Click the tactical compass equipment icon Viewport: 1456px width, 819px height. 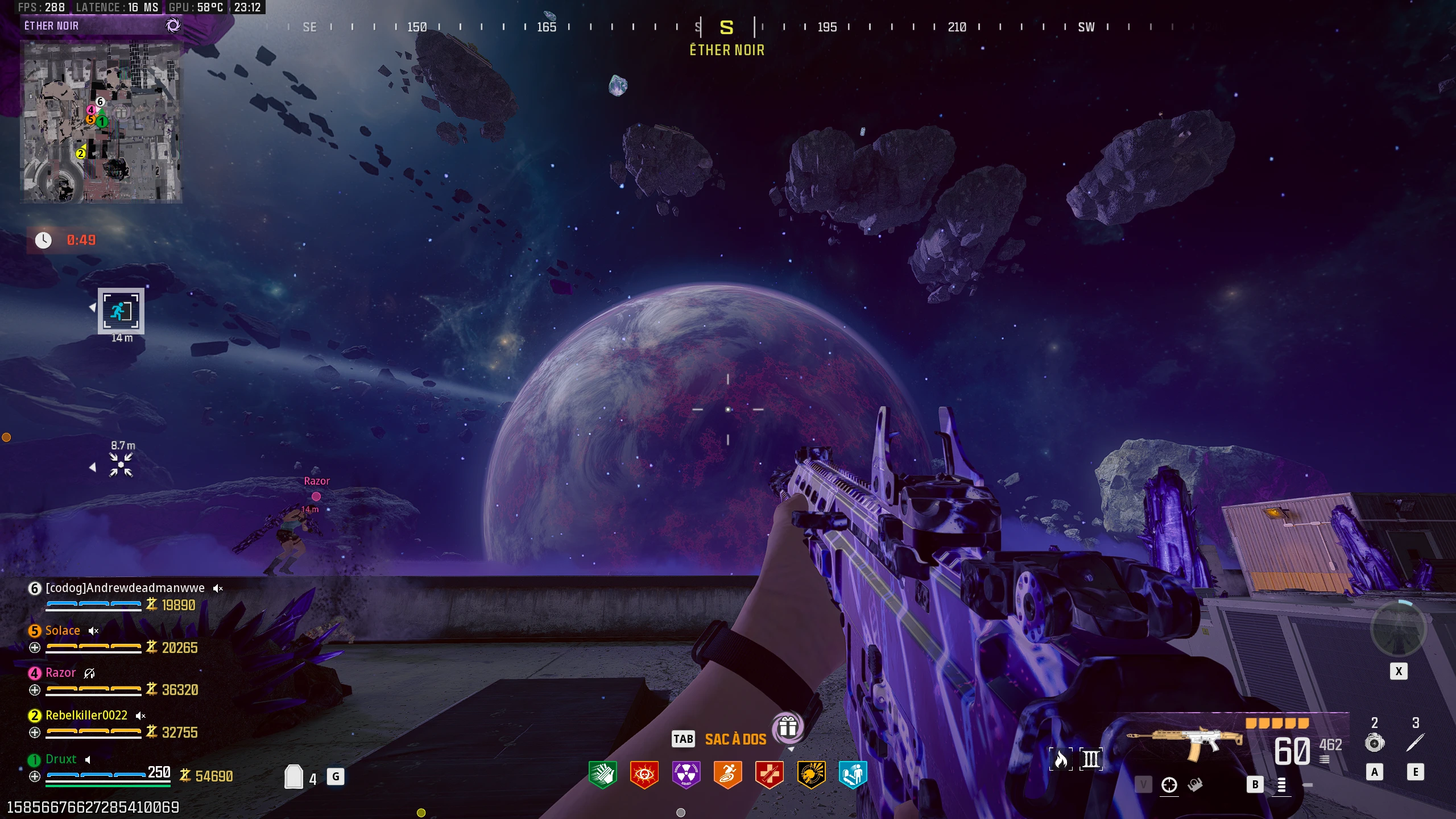click(x=1376, y=742)
